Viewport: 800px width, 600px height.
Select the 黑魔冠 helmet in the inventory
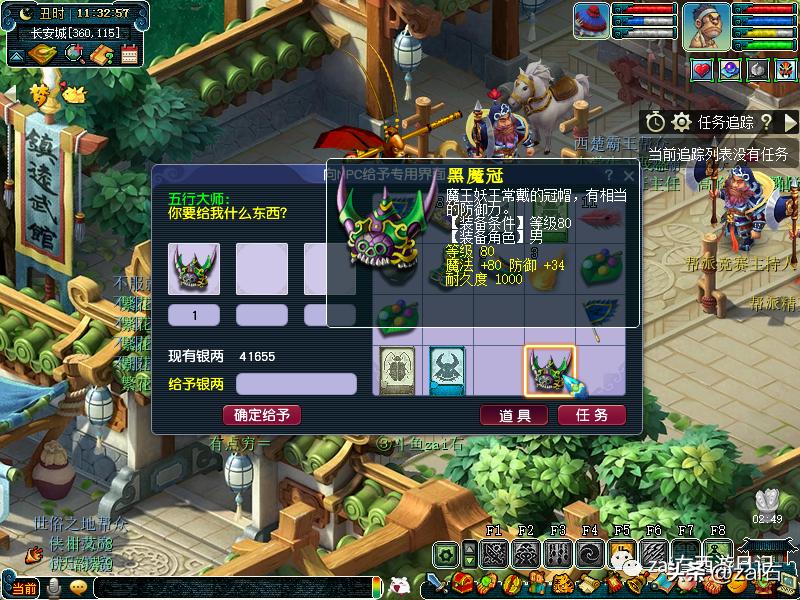(x=549, y=371)
